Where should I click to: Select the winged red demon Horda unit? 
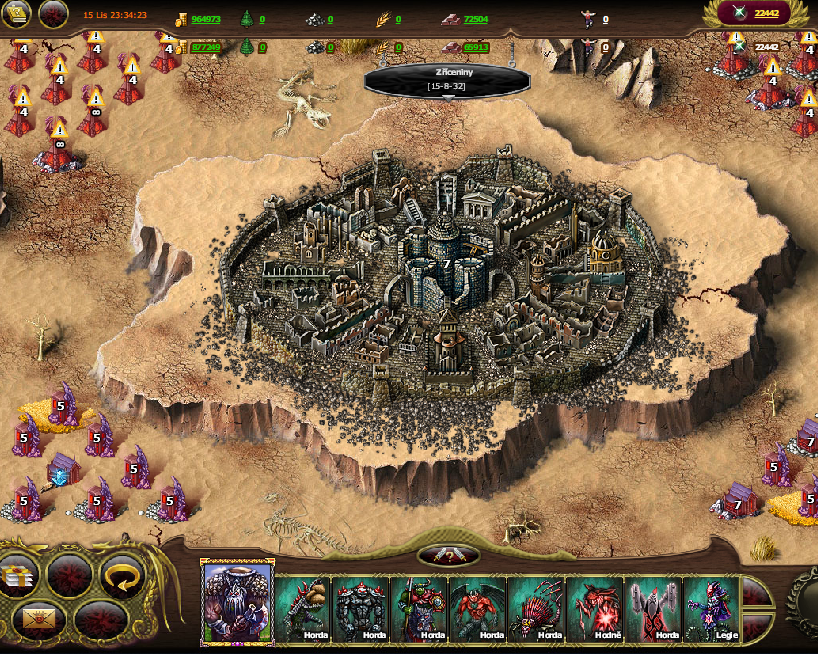coord(477,608)
